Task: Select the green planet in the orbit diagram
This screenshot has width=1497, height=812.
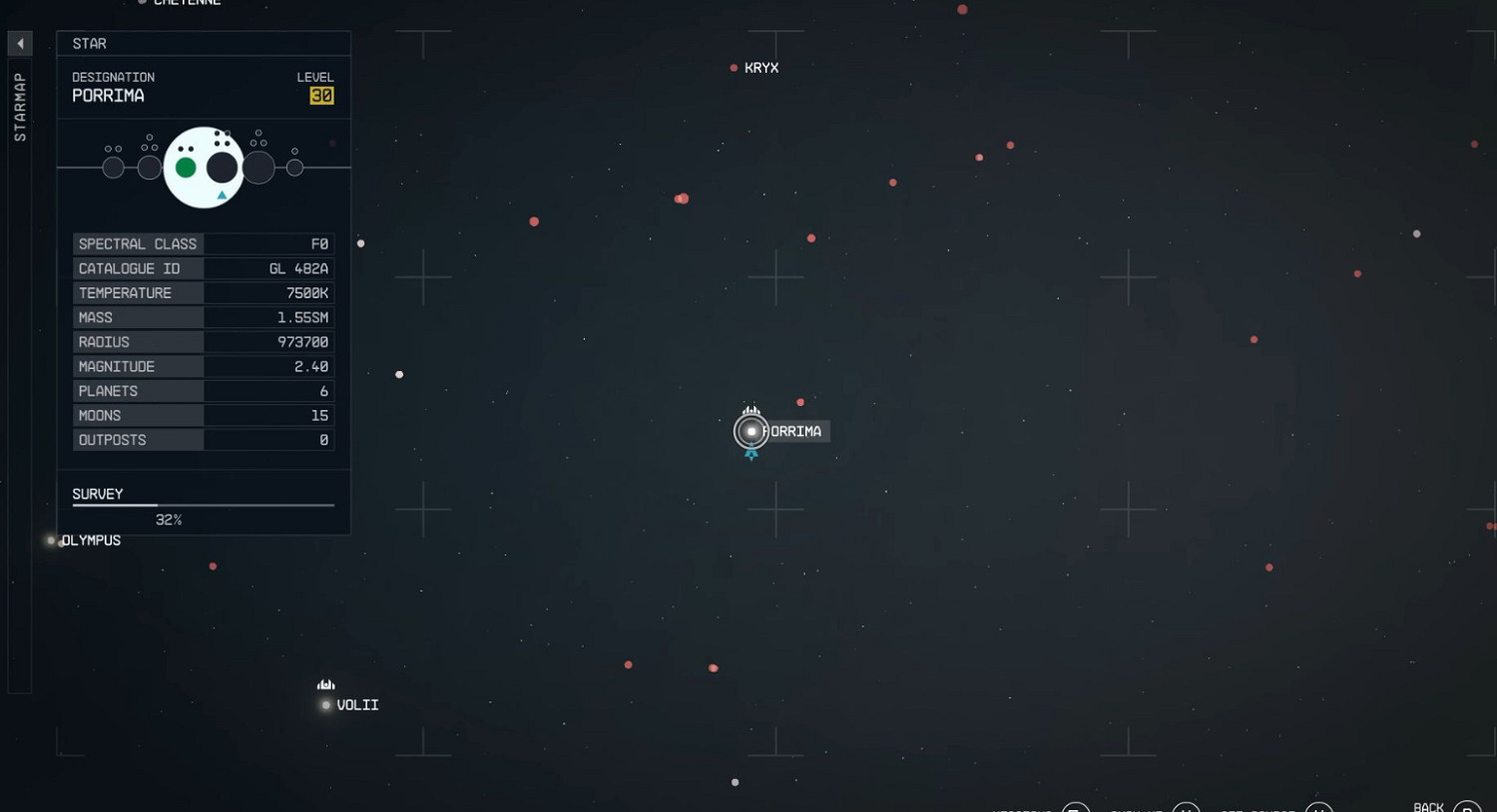Action: coord(186,167)
